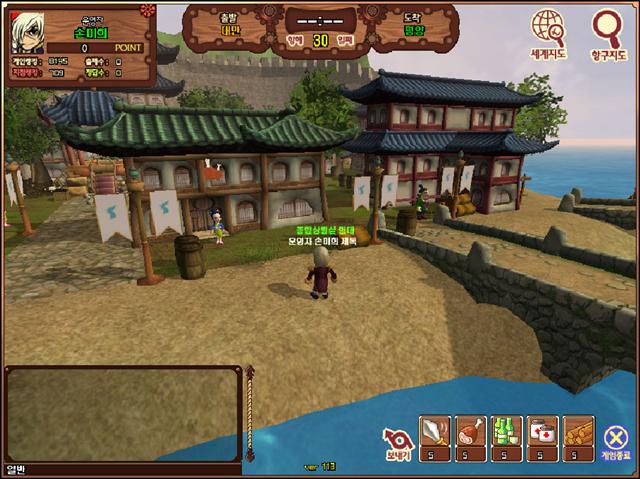The width and height of the screenshot is (640, 479).
Task: Open the harbor map (항구지도)
Action: [605, 30]
